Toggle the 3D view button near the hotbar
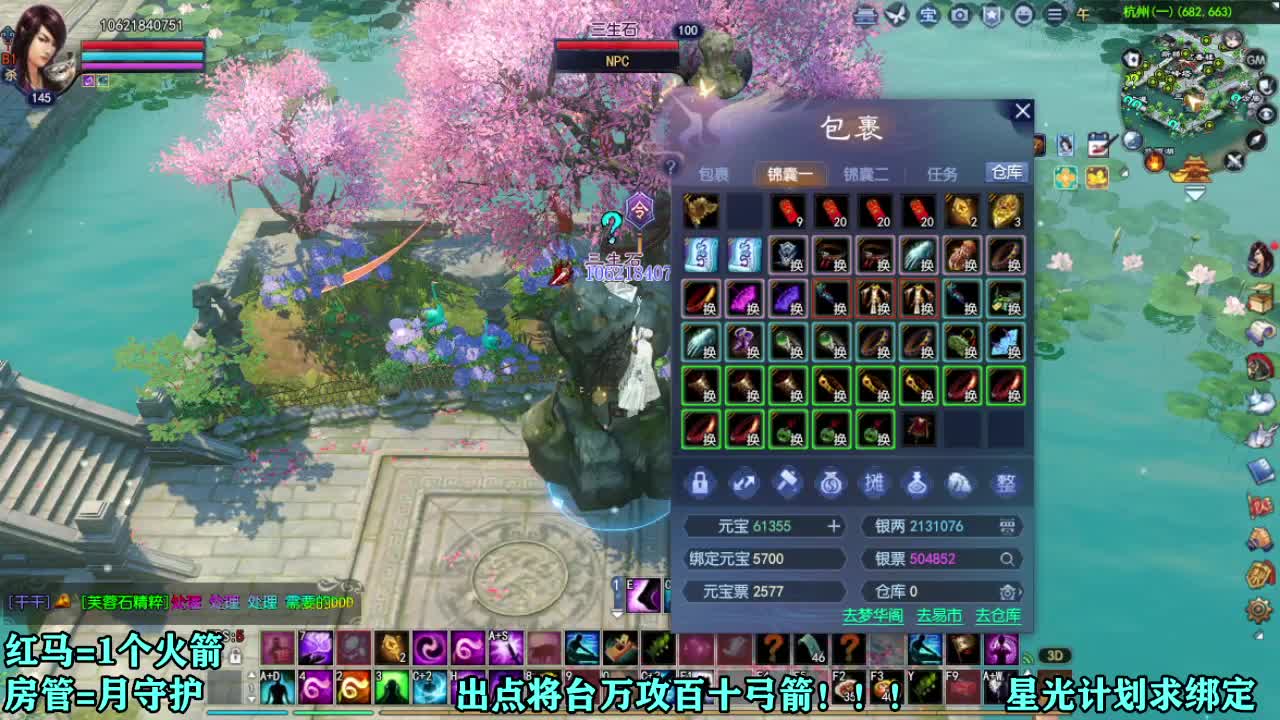Screen dimensions: 1280x720 [x=1055, y=655]
